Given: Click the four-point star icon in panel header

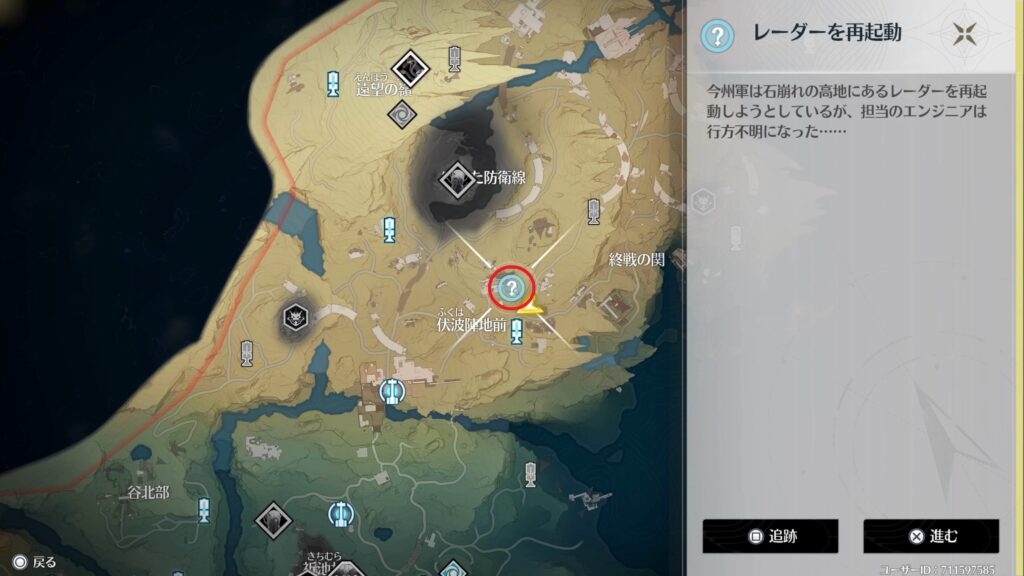Looking at the screenshot, I should click(964, 34).
